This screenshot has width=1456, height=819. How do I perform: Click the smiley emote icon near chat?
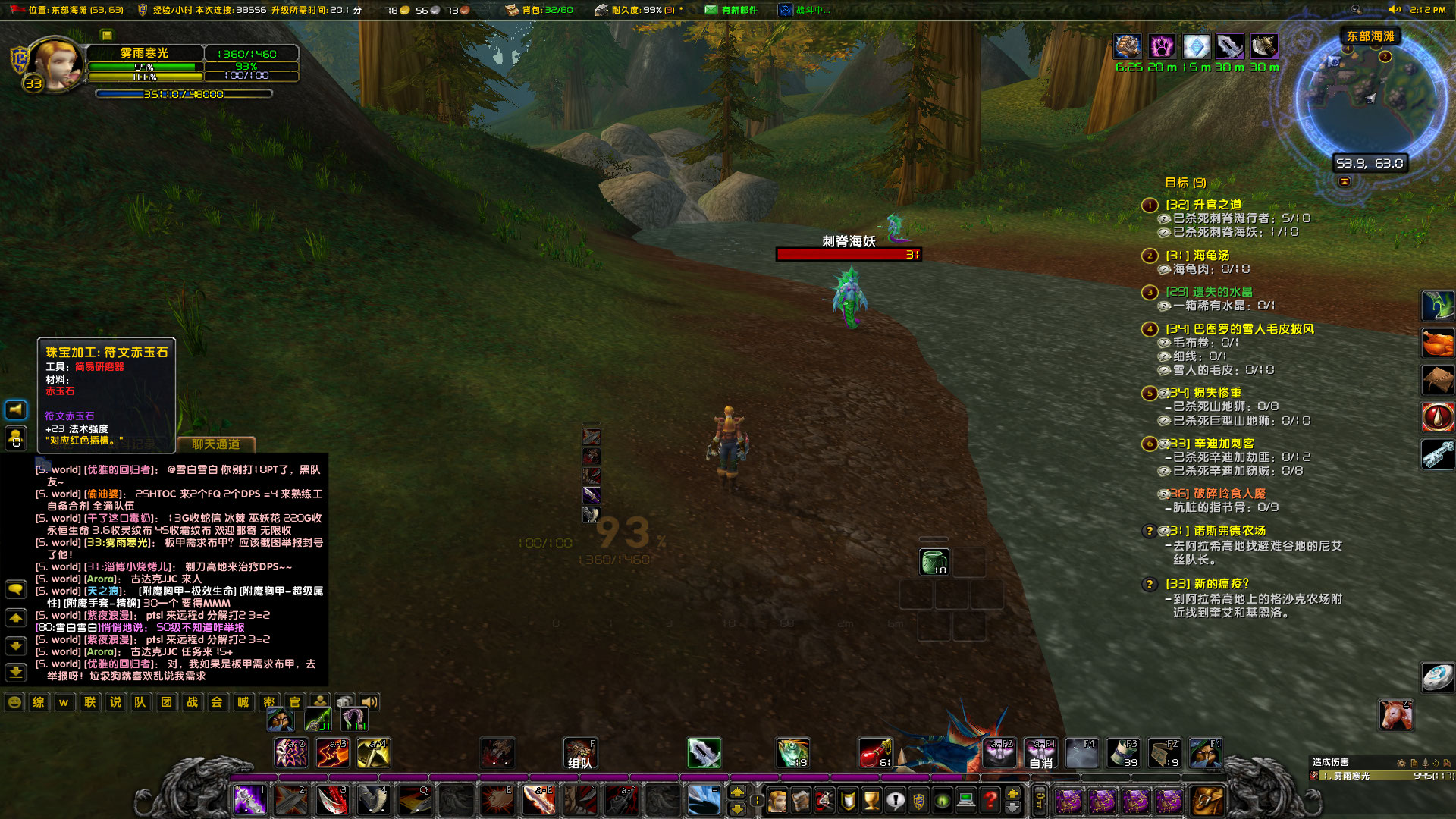[14, 701]
